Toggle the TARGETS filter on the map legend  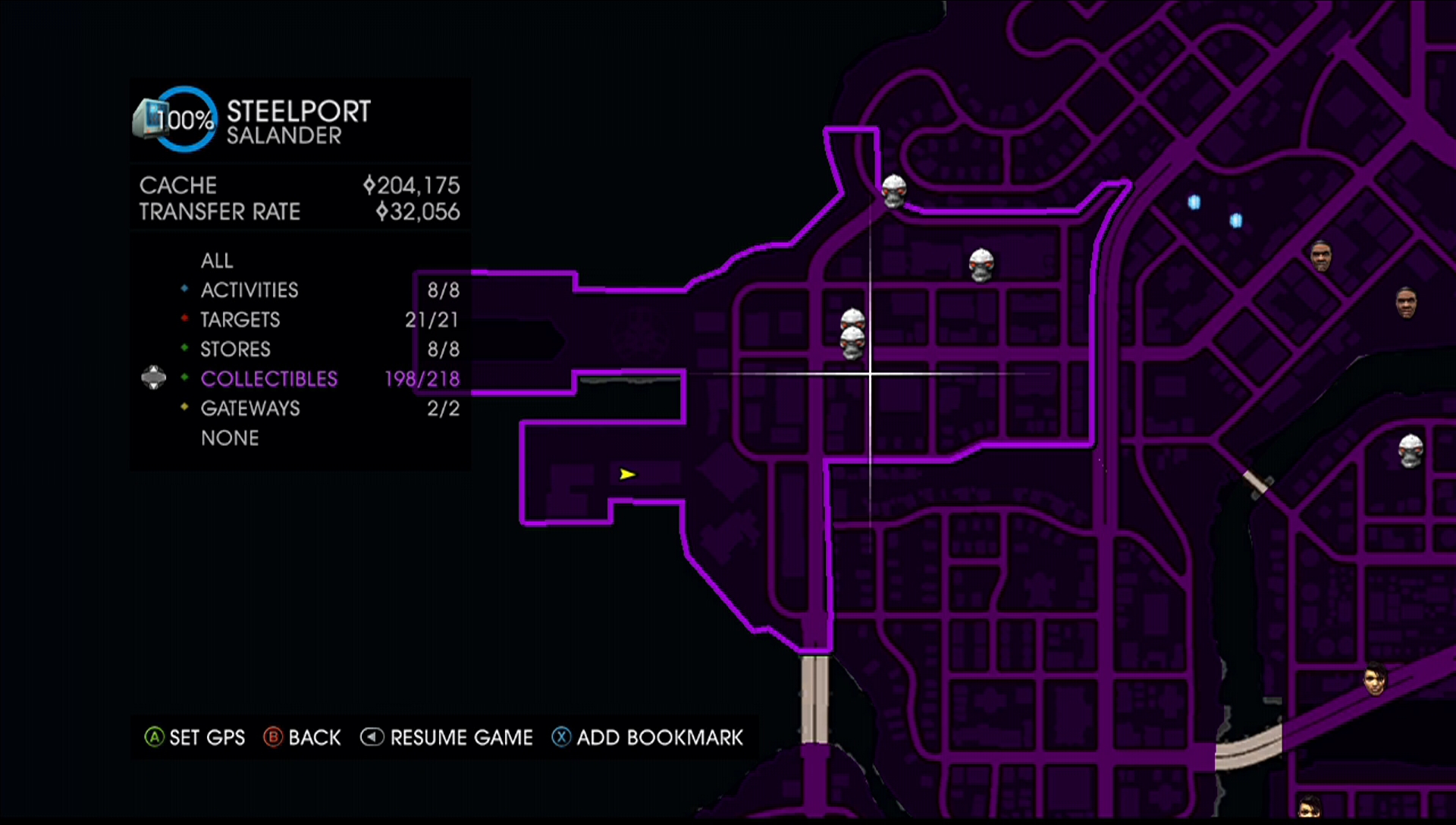pyautogui.click(x=240, y=319)
